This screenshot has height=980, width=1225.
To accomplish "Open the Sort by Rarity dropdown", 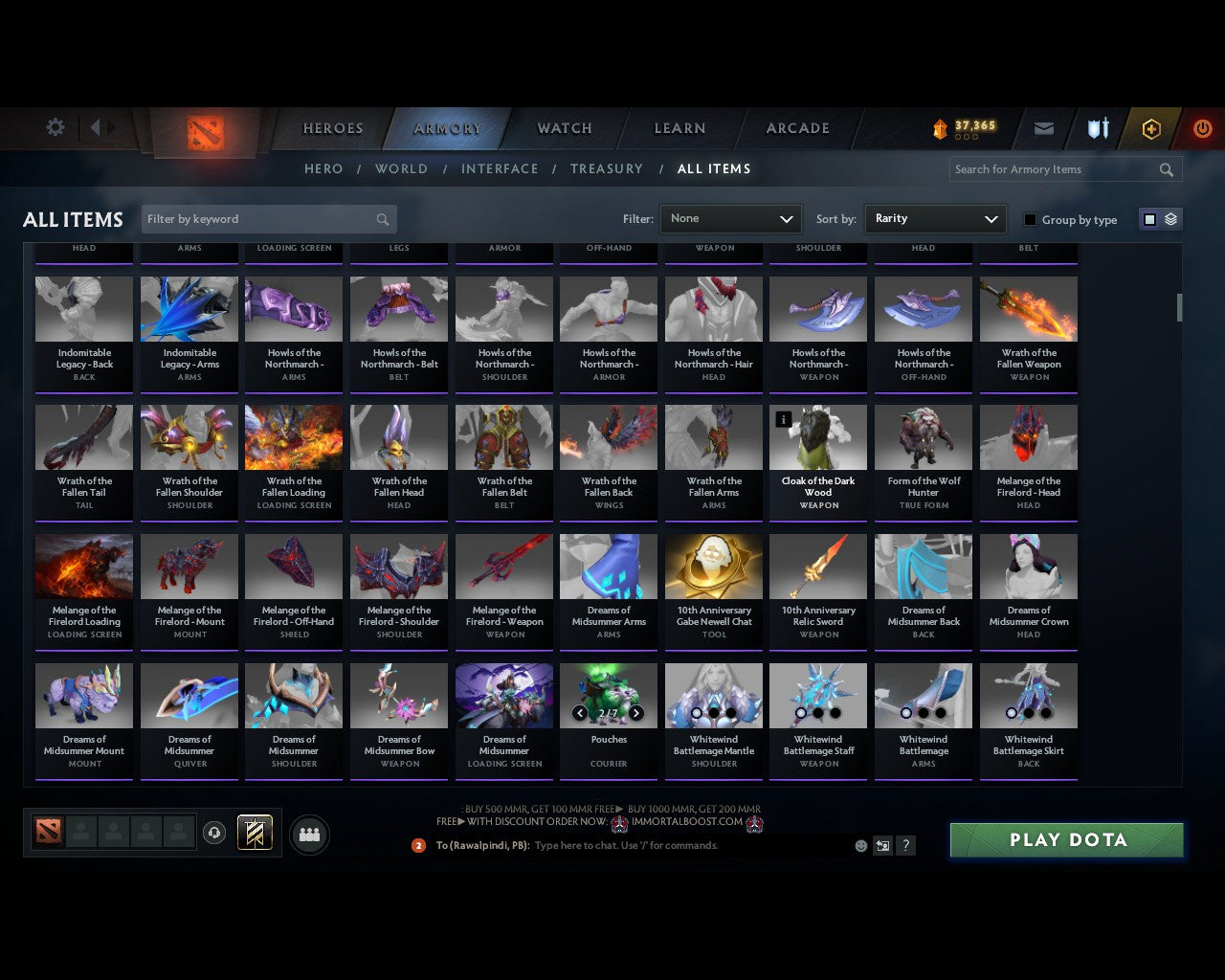I will coord(935,219).
